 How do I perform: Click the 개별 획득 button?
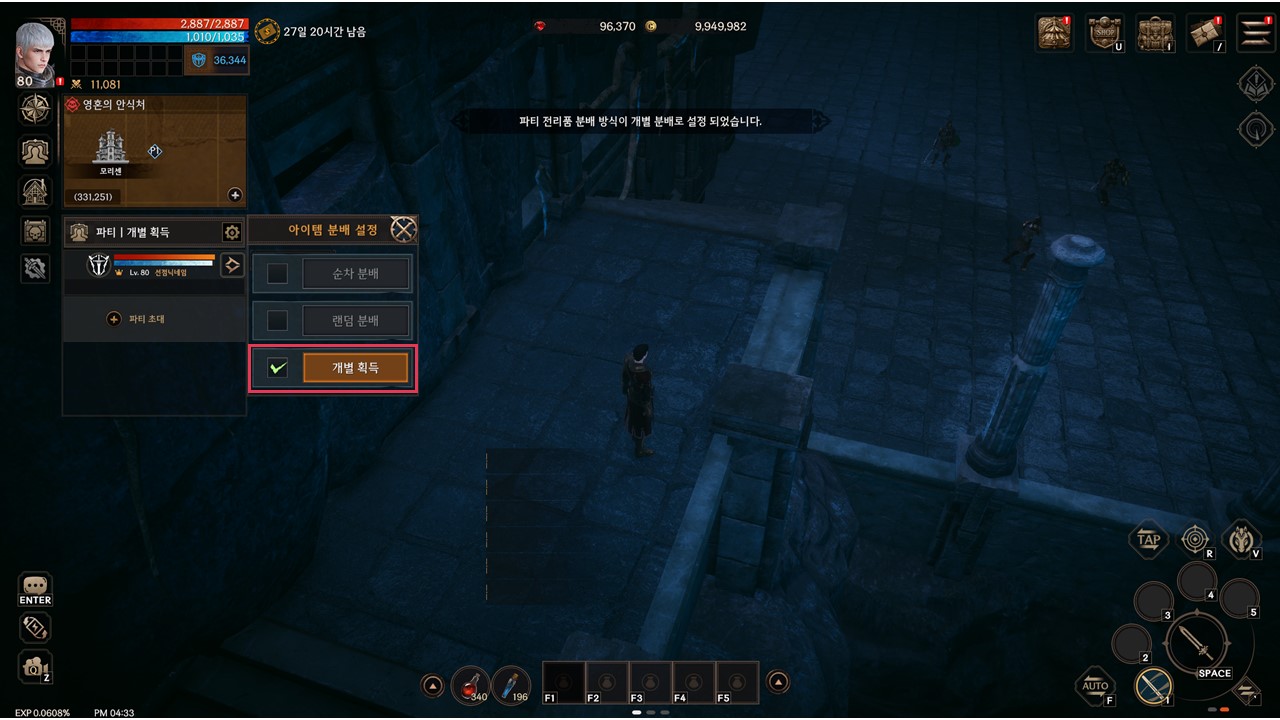(356, 368)
